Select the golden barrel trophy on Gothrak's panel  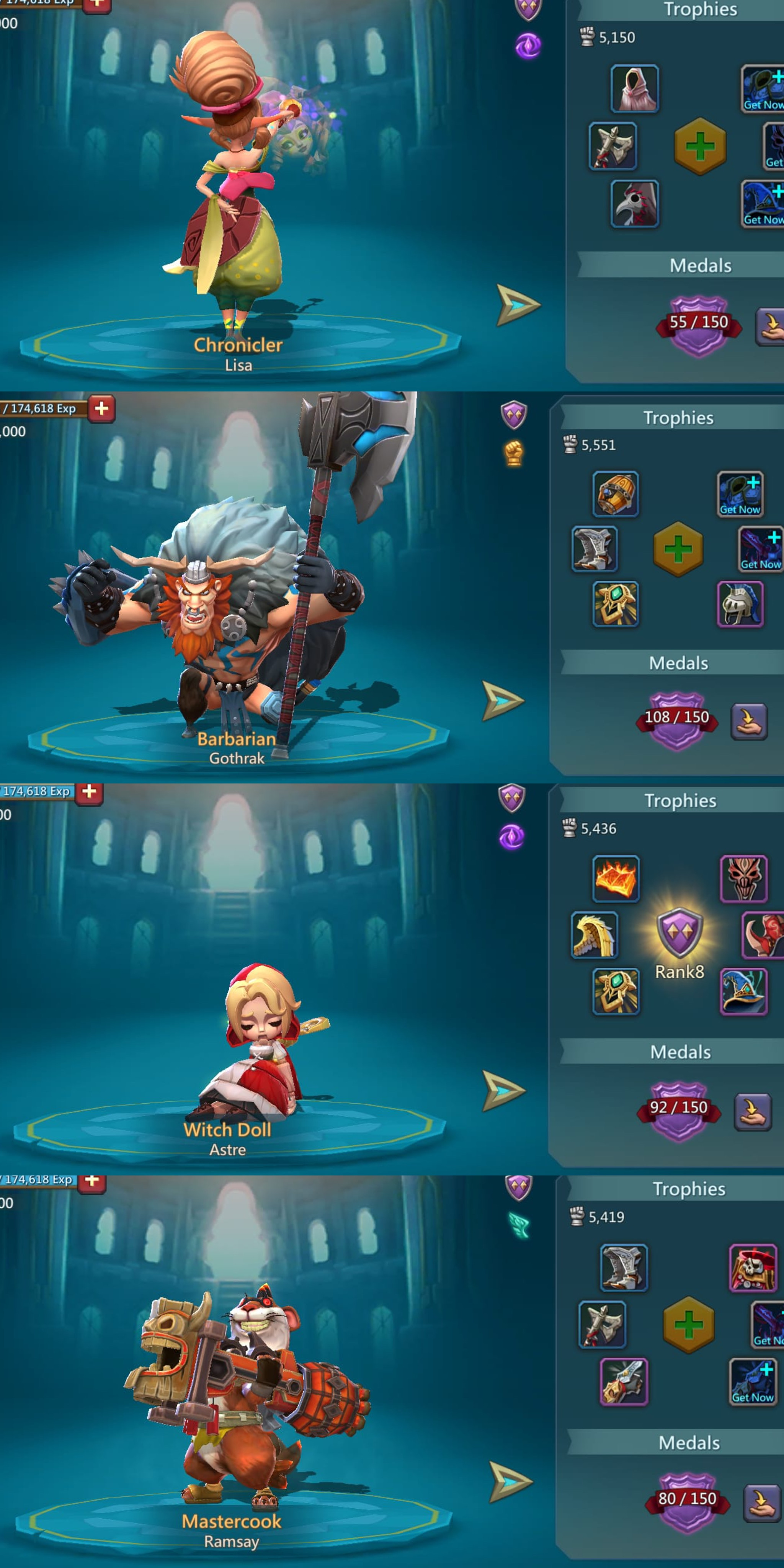click(616, 494)
